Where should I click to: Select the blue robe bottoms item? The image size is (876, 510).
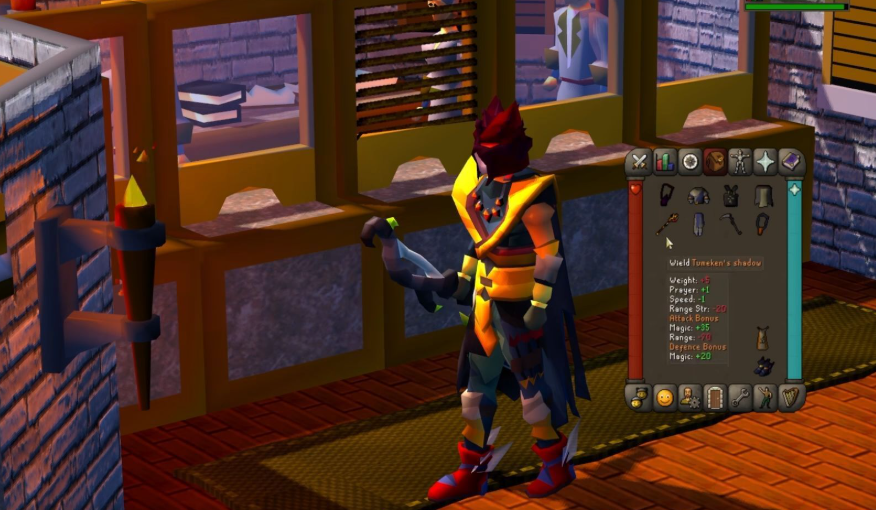pyautogui.click(x=699, y=223)
